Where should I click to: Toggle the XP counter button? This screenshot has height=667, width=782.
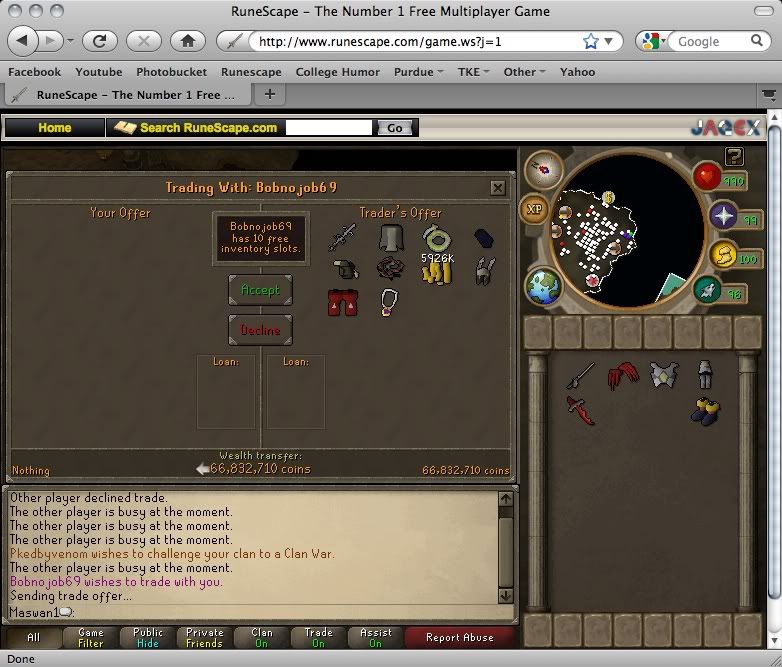pos(534,210)
